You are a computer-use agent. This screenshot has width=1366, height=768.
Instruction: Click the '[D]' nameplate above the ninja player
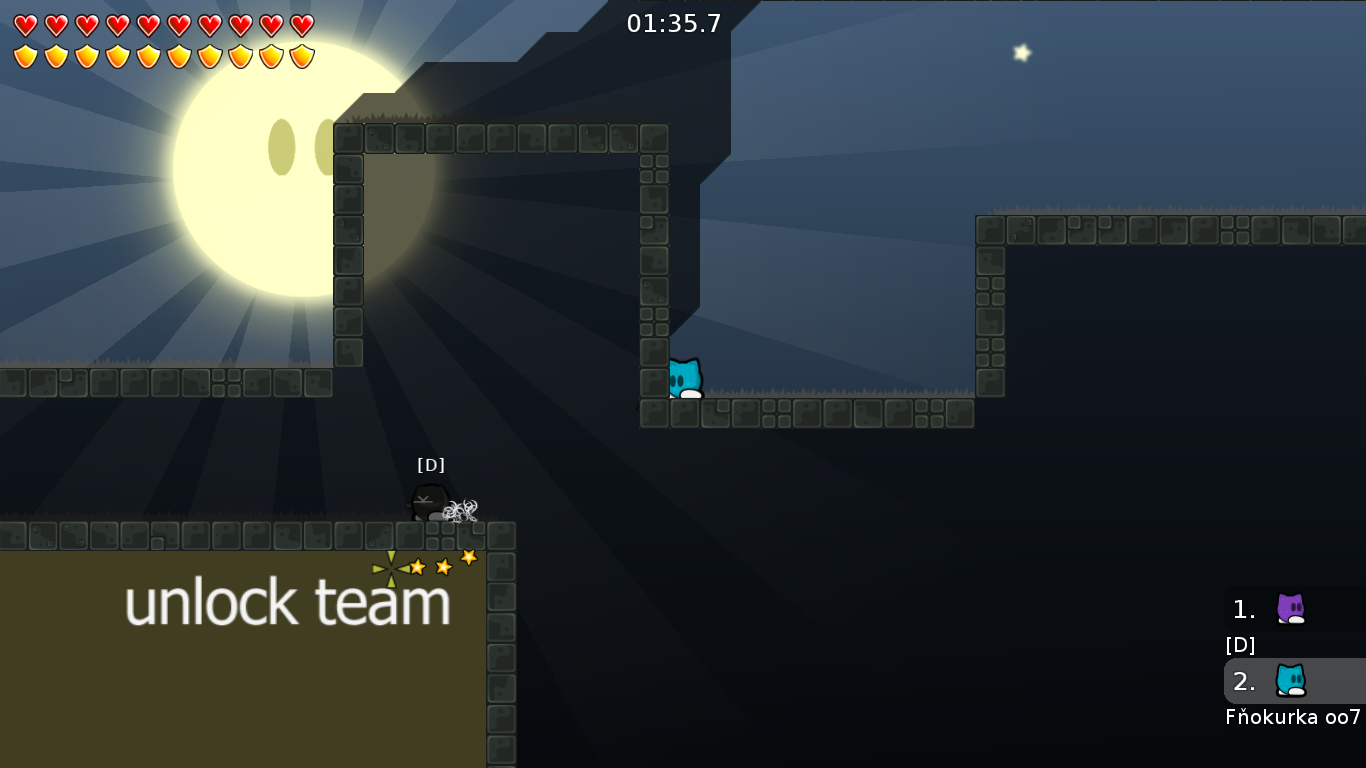pos(431,464)
